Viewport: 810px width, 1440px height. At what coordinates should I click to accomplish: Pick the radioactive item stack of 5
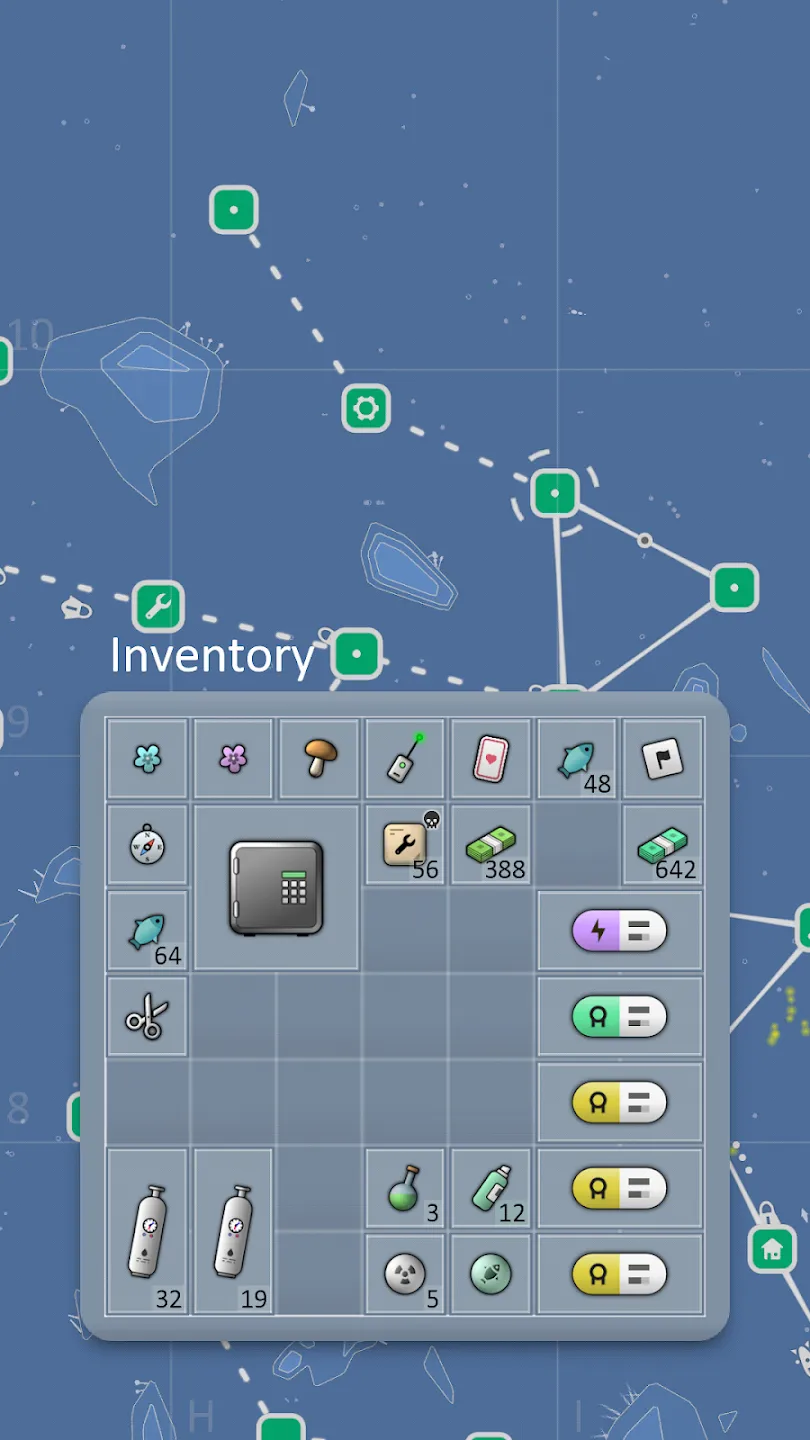point(405,1275)
